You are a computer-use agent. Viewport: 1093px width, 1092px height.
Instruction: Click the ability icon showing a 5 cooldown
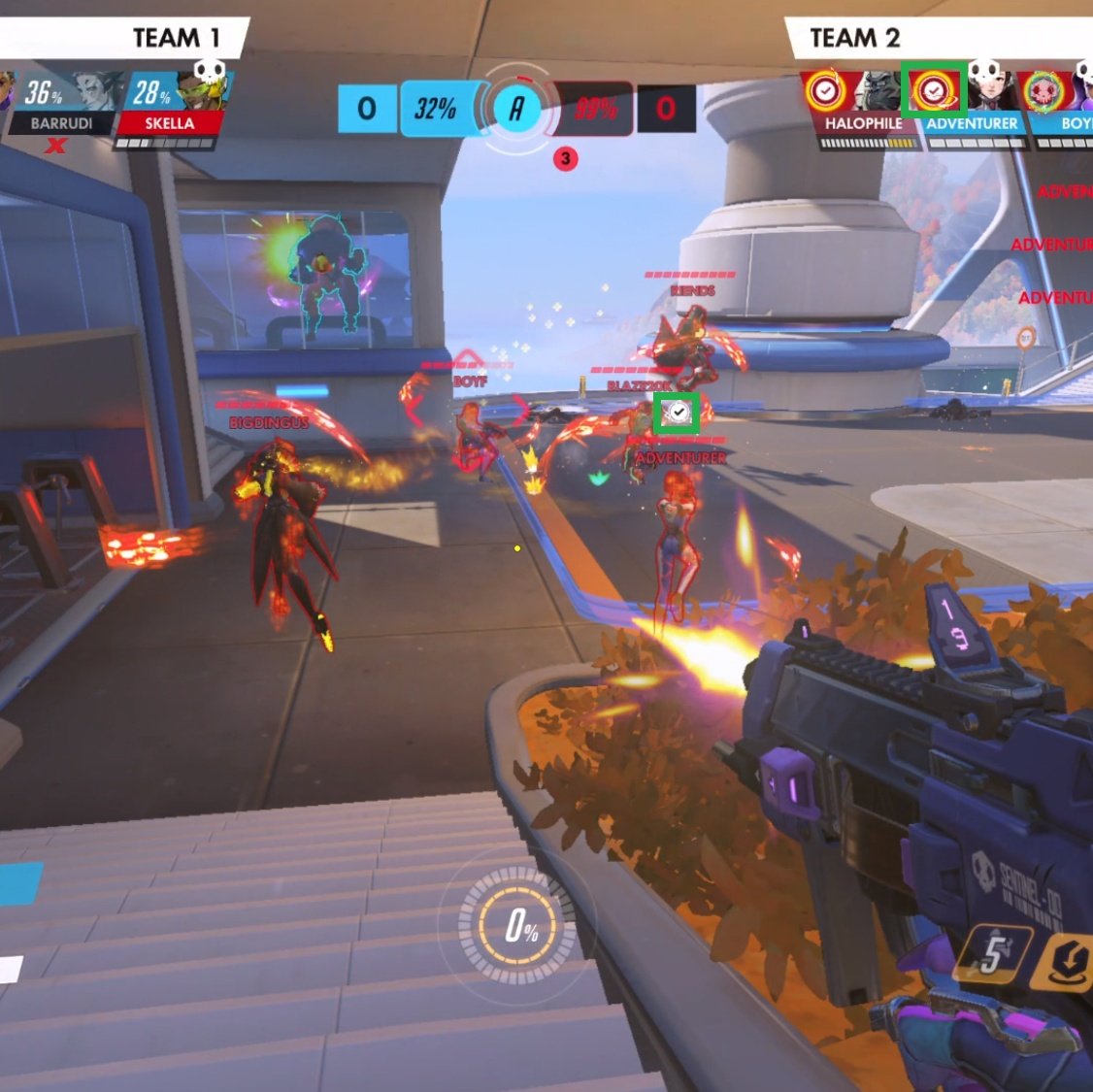[x=992, y=956]
